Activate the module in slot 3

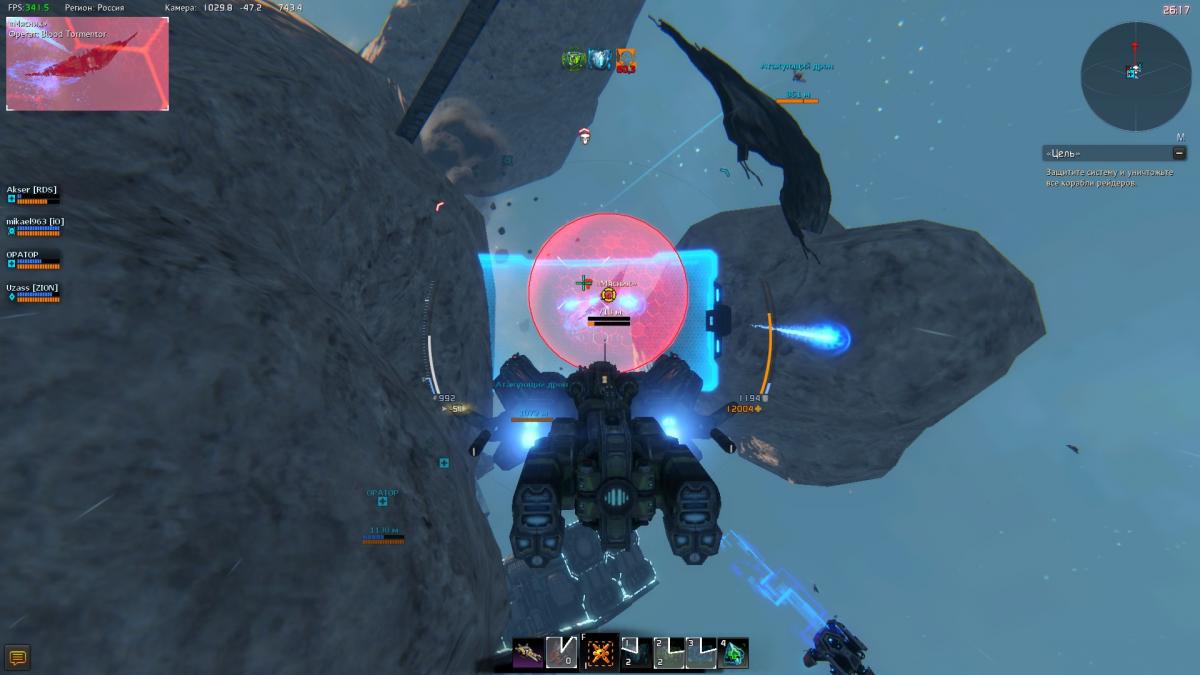(x=702, y=653)
